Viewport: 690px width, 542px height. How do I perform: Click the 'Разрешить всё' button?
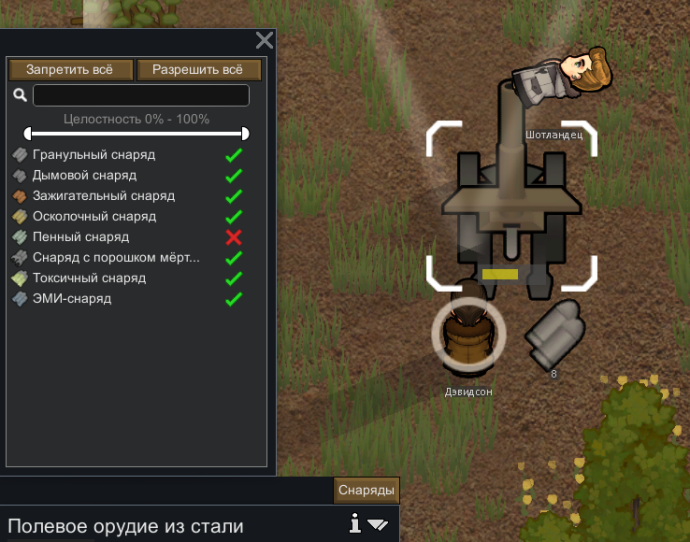click(x=198, y=70)
